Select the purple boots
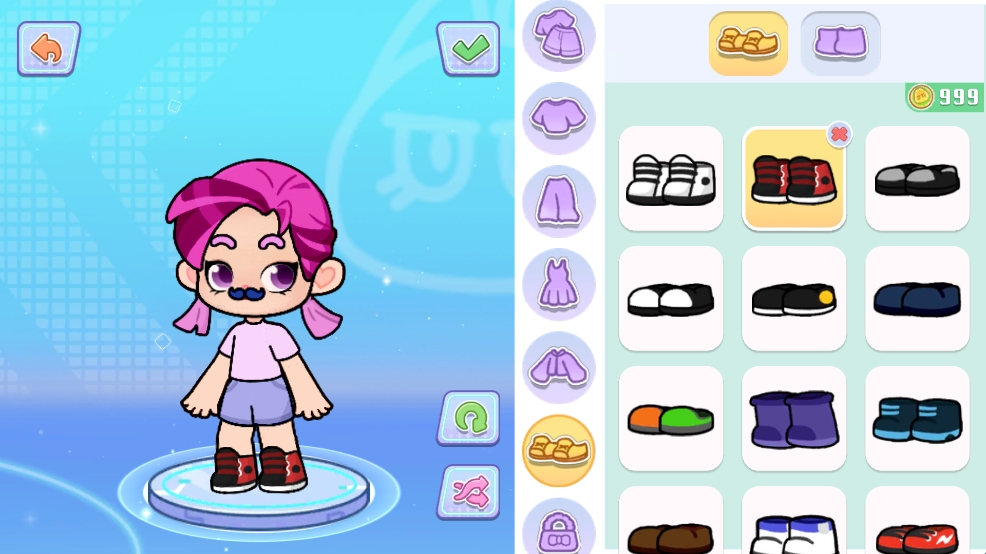 (793, 418)
